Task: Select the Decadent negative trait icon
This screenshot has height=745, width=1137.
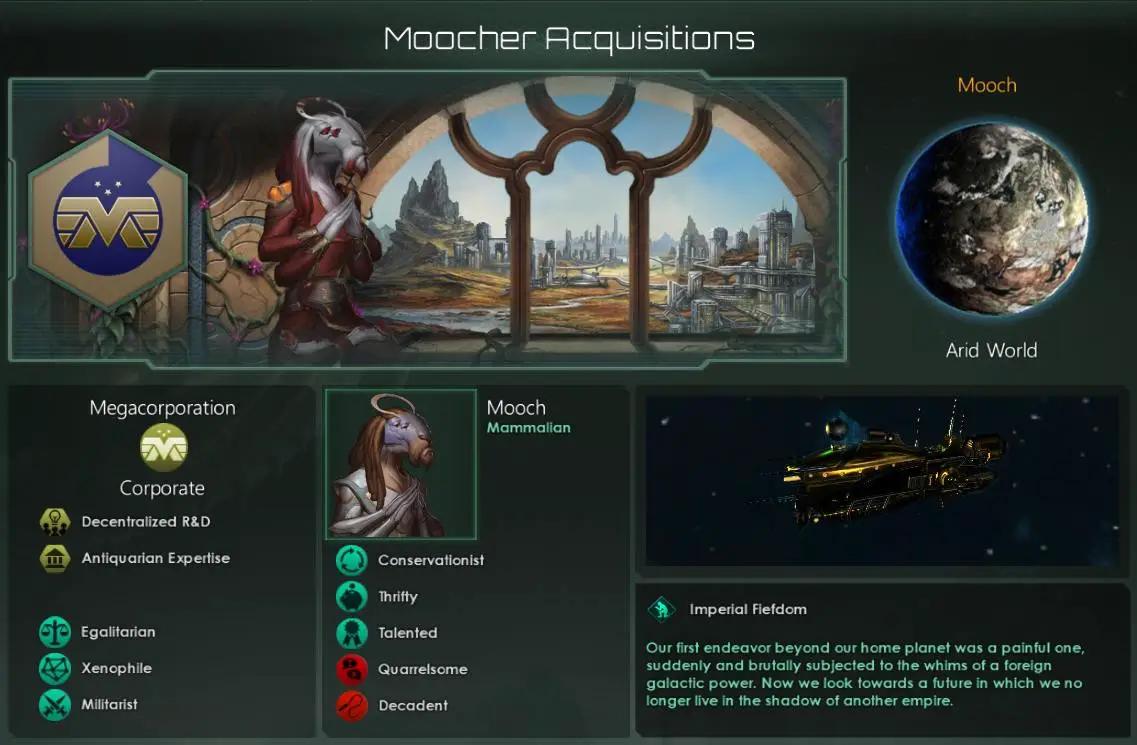Action: pos(351,706)
